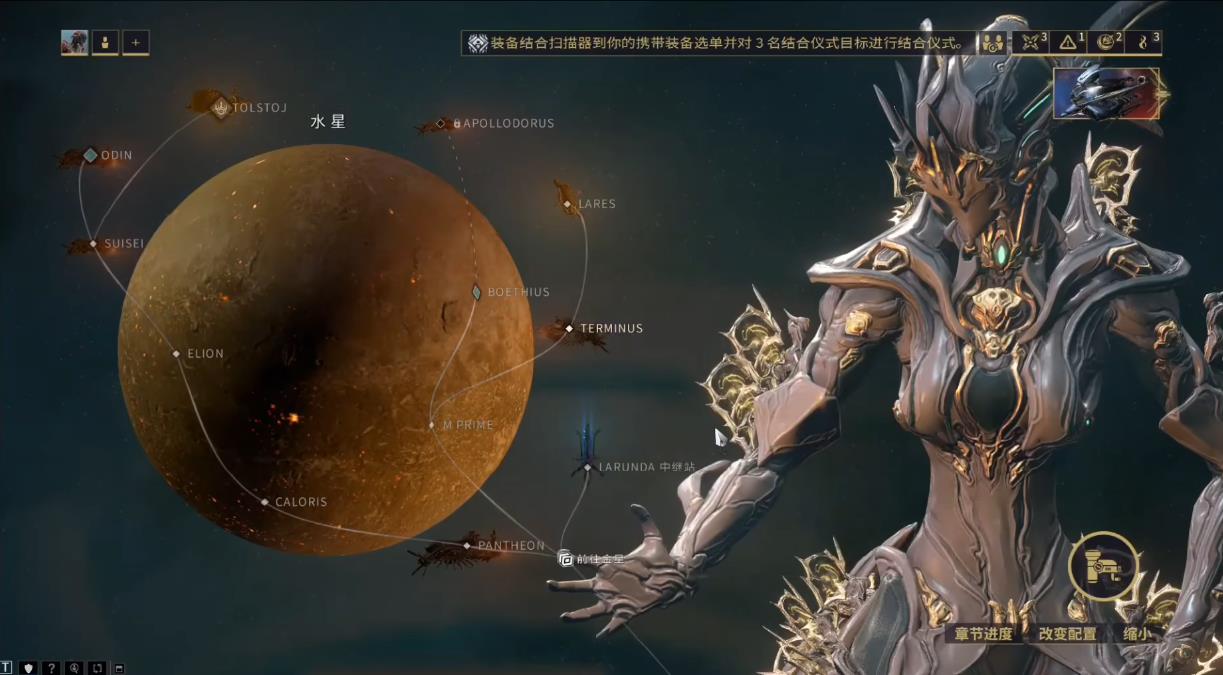The image size is (1223, 675).
Task: Select the Terminus mission node
Action: pos(569,328)
